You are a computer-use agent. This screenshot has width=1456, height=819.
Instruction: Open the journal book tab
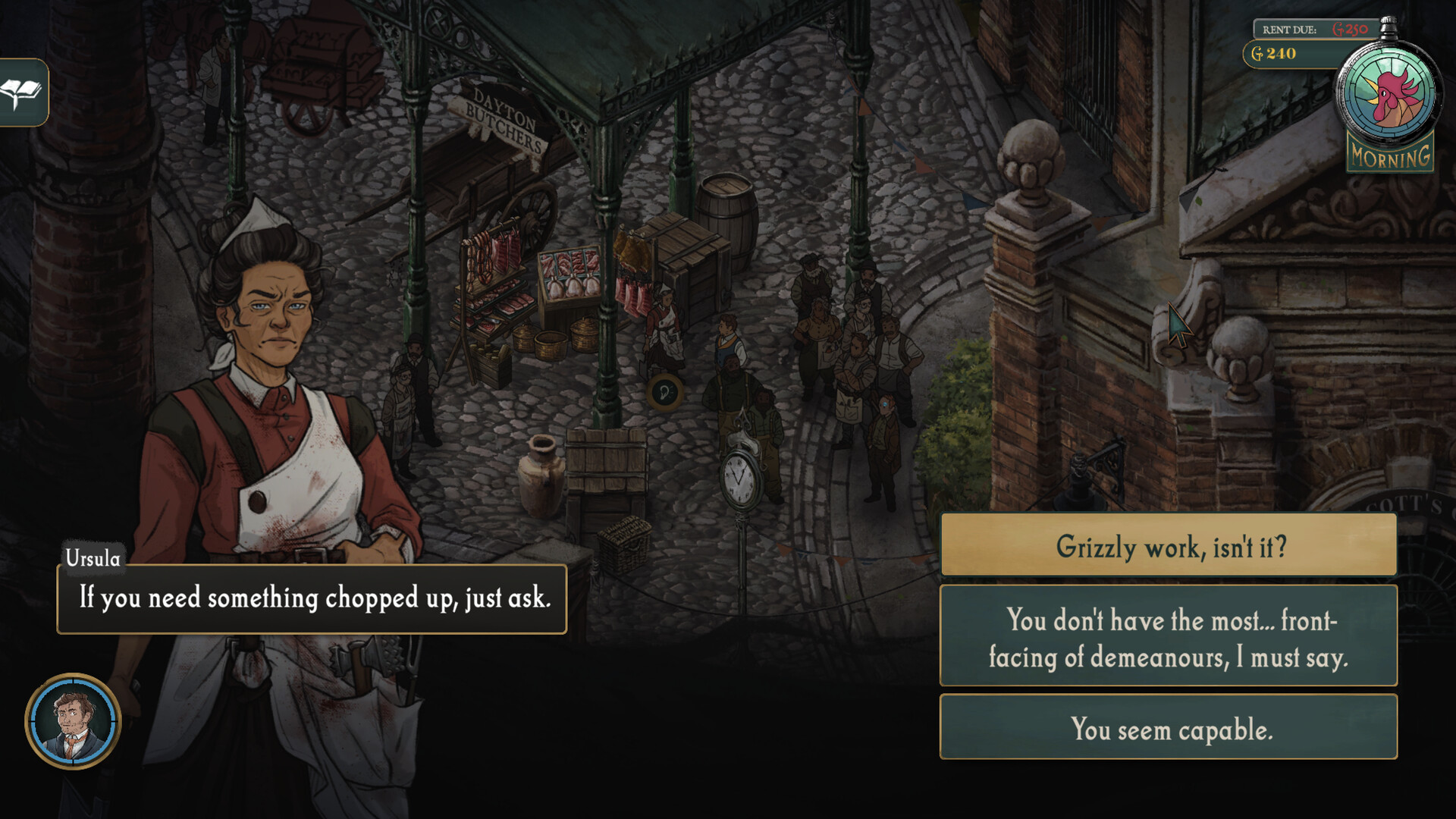pyautogui.click(x=23, y=93)
